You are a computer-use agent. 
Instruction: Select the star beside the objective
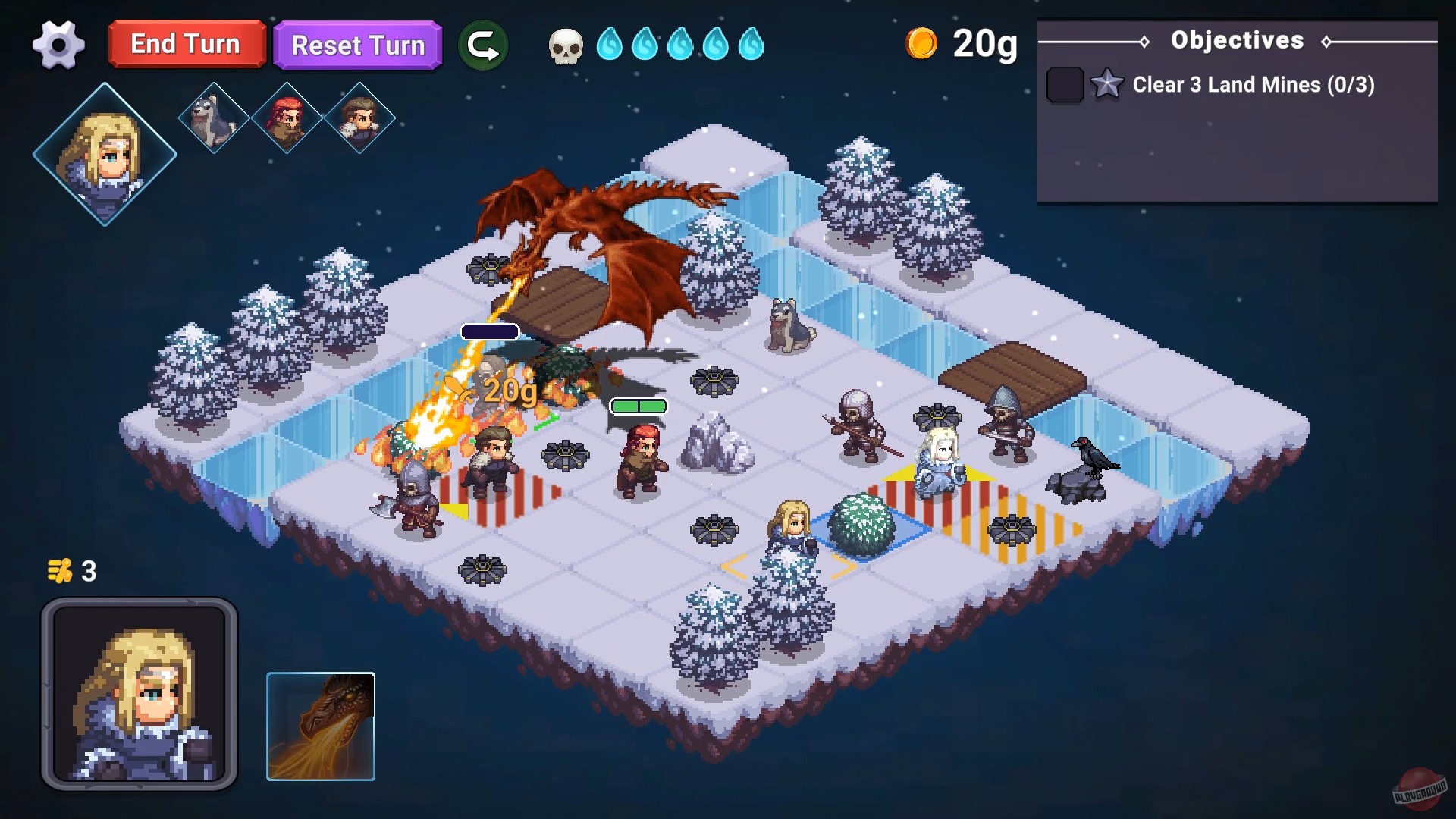click(x=1107, y=85)
